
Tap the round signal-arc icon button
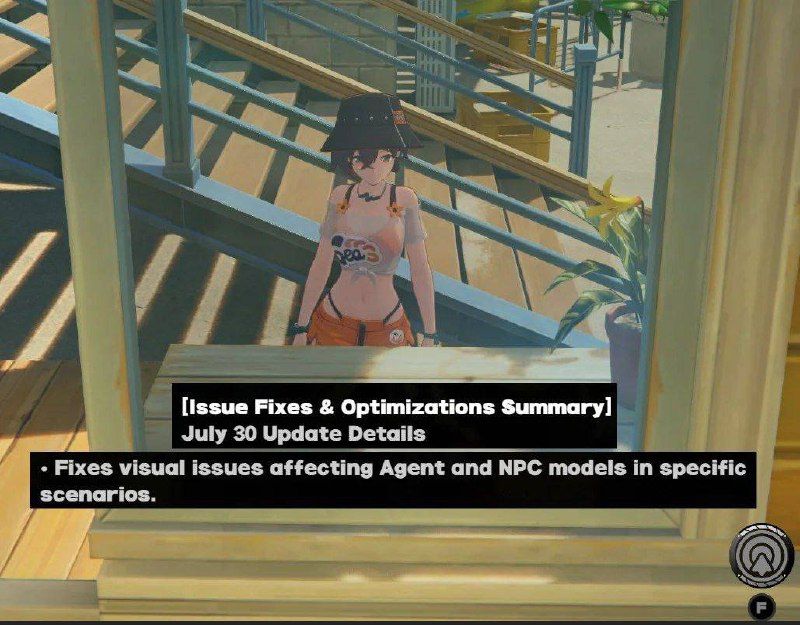tap(761, 554)
